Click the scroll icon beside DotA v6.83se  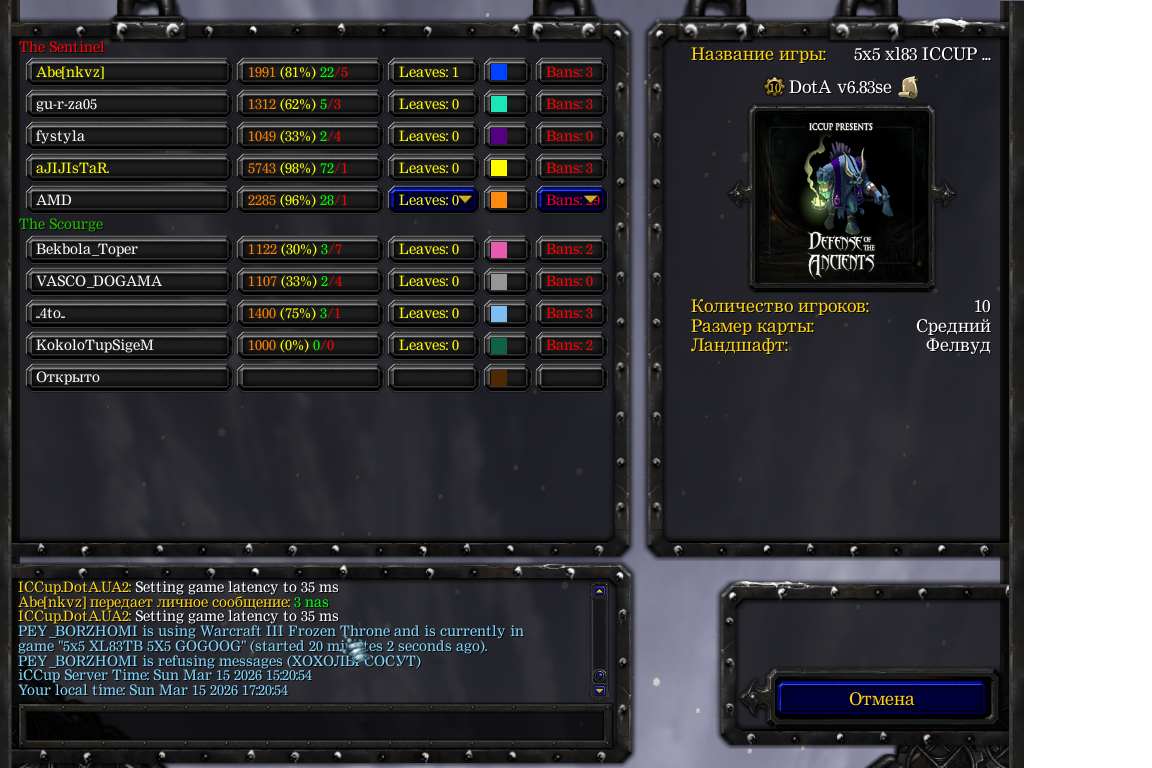click(908, 87)
